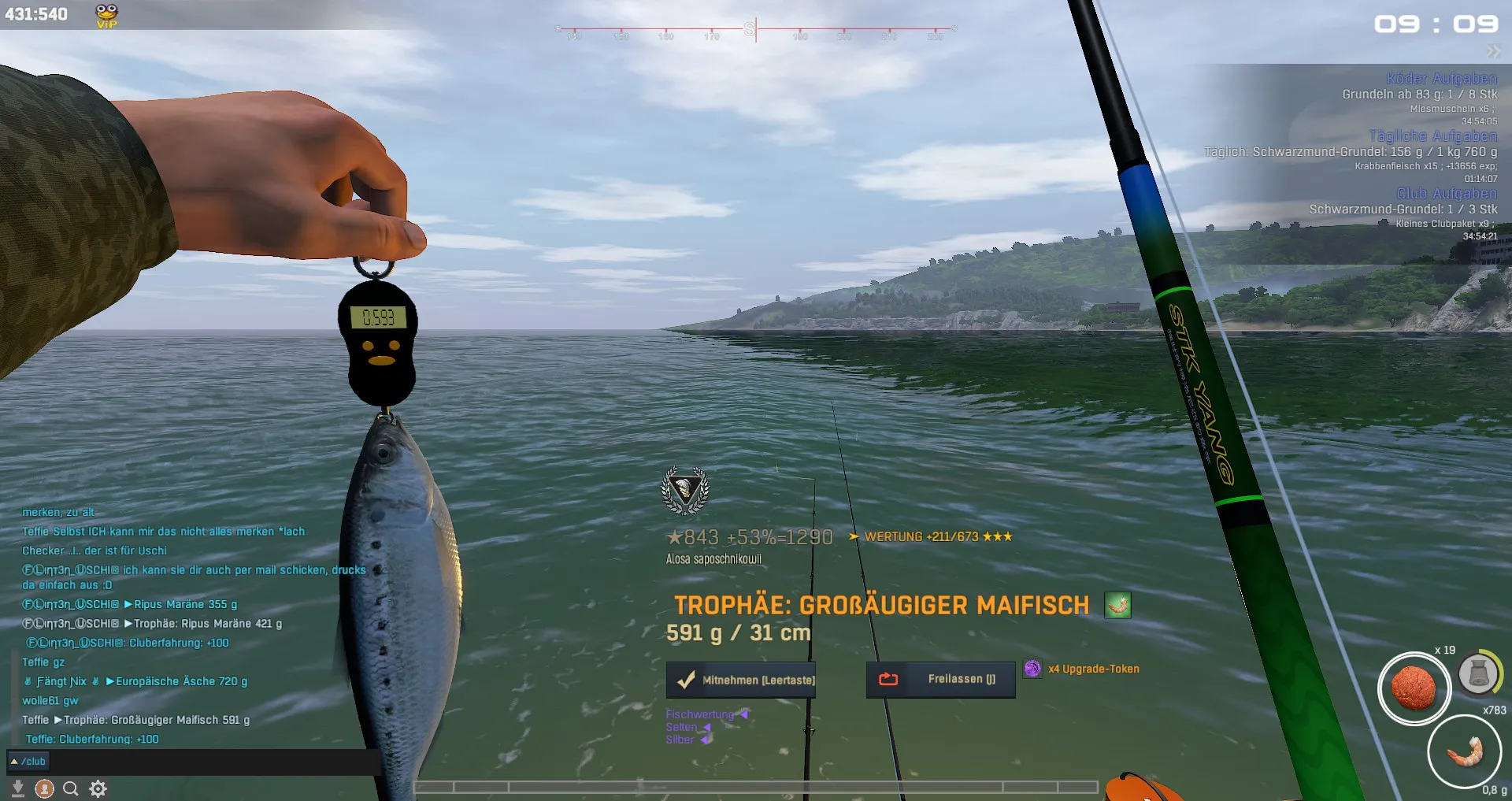The image size is (1512, 801).
Task: Select the red groundbait ball slot
Action: 1414,688
